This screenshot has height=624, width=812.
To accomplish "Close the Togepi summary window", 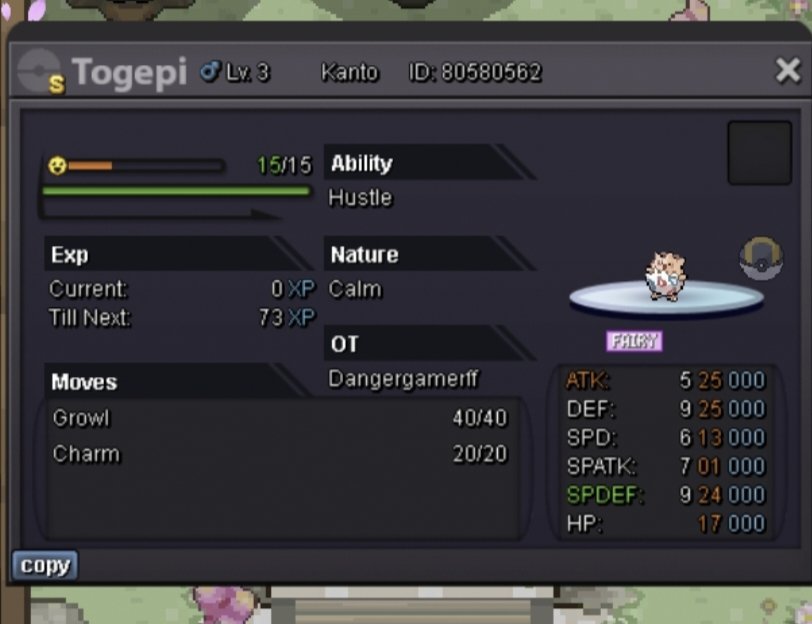I will pos(787,70).
